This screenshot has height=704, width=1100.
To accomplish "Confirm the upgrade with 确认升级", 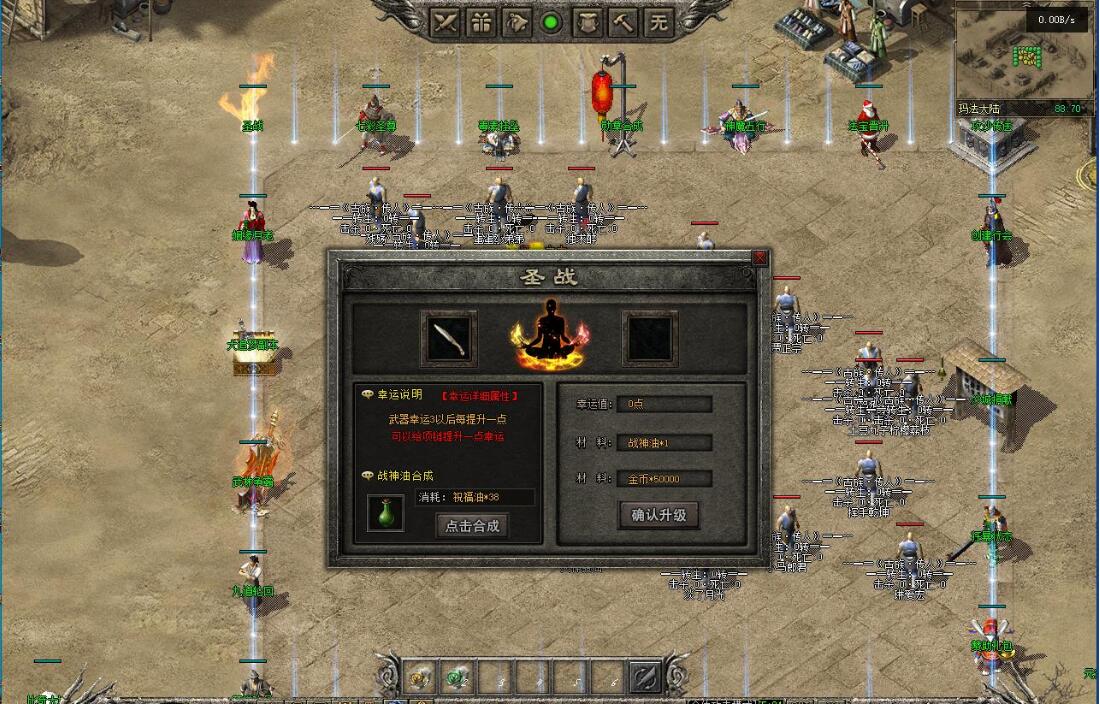I will (x=658, y=515).
